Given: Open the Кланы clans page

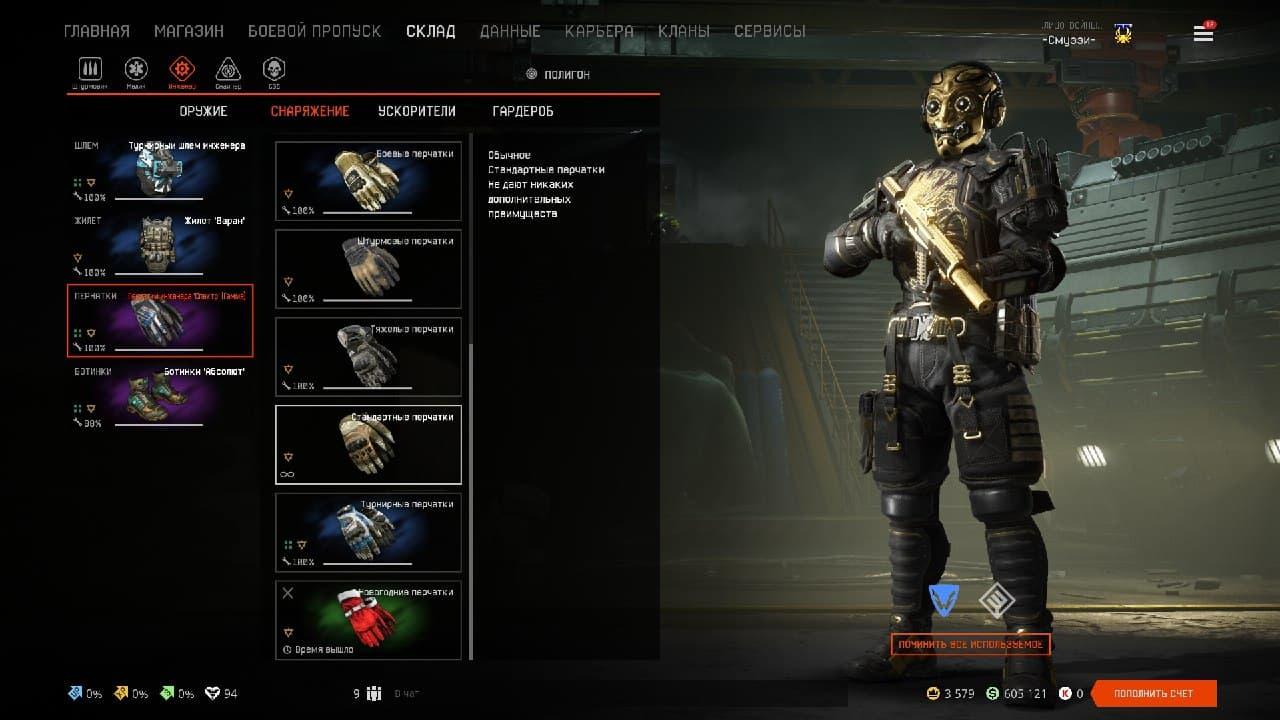Looking at the screenshot, I should 684,31.
